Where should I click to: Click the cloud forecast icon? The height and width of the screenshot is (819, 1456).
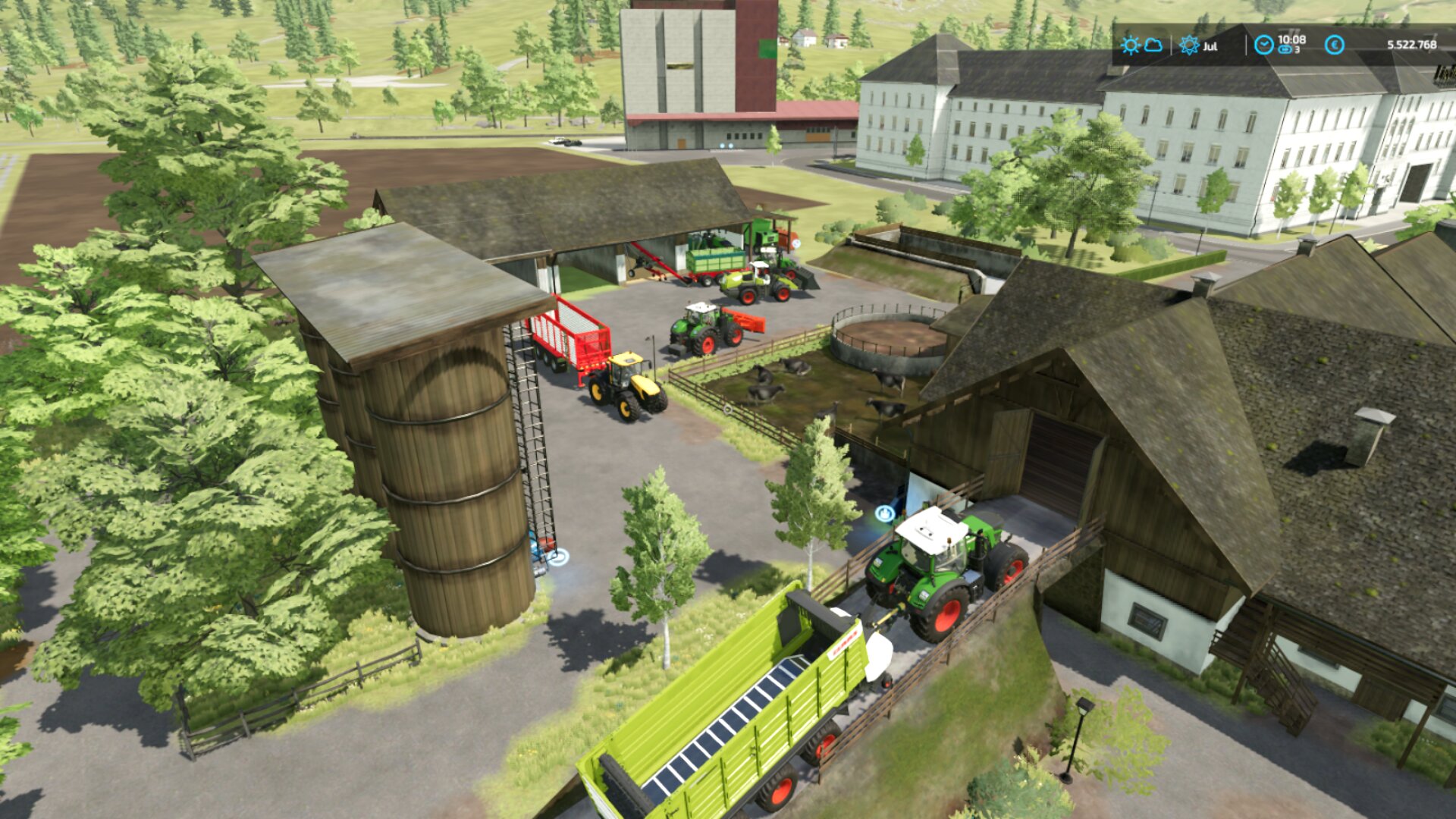point(1153,45)
